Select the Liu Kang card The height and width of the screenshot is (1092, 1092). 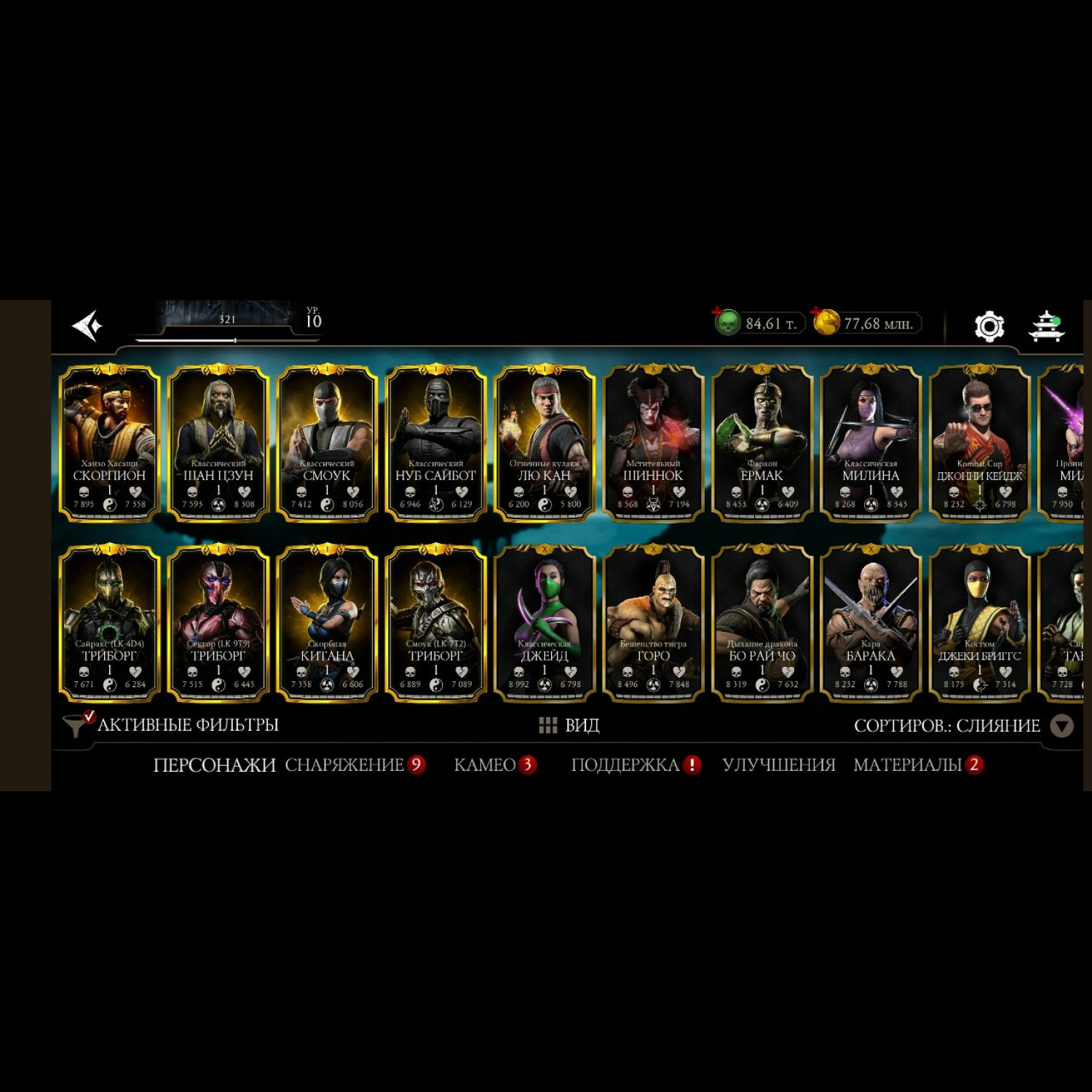tap(545, 444)
